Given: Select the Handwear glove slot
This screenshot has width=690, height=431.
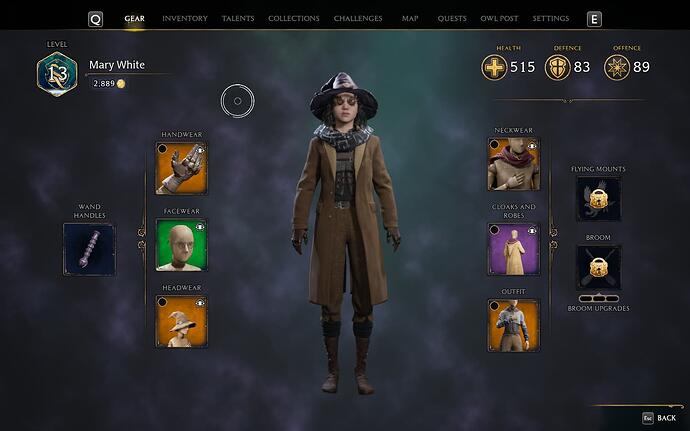Looking at the screenshot, I should click(x=182, y=167).
